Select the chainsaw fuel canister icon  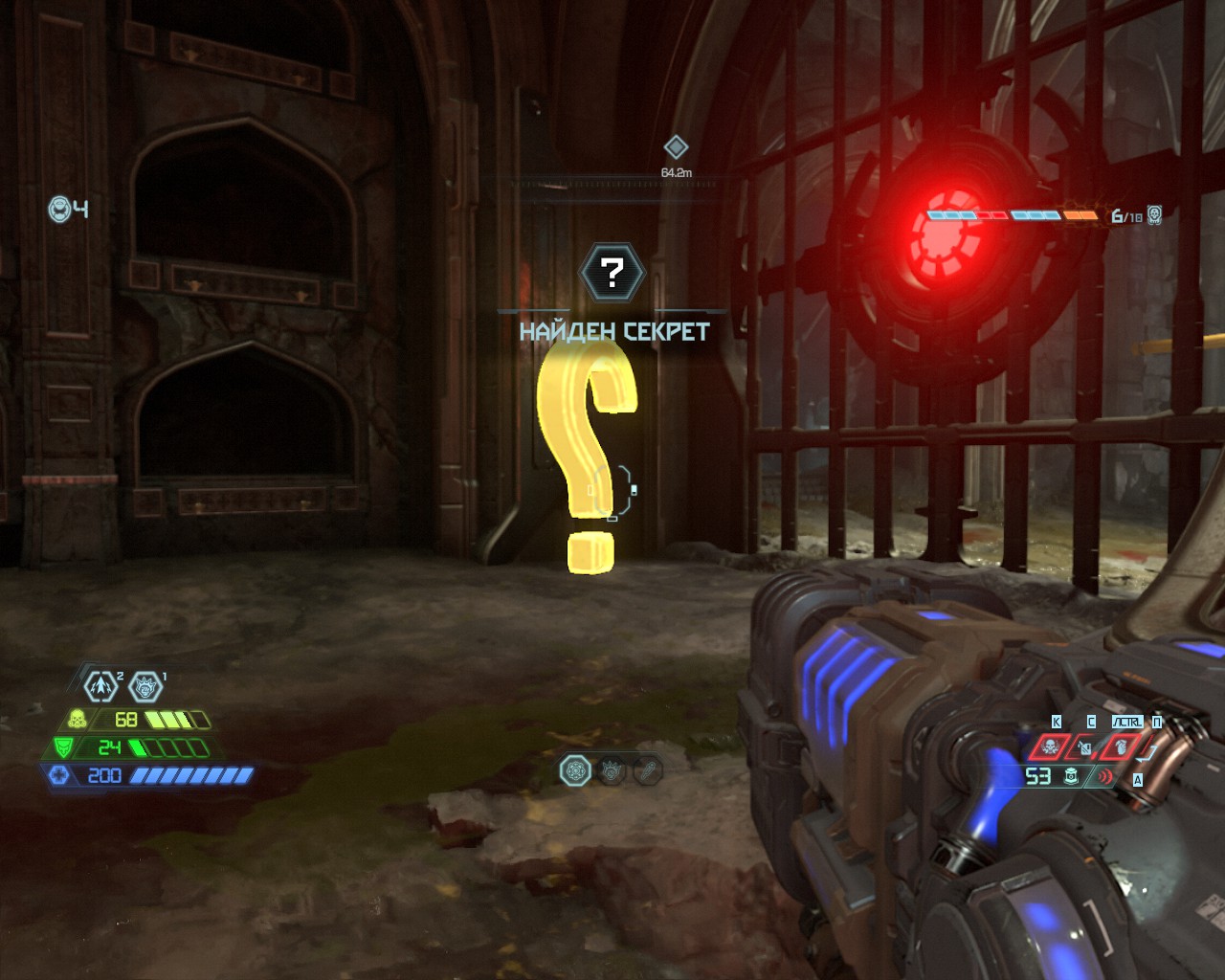[1085, 746]
